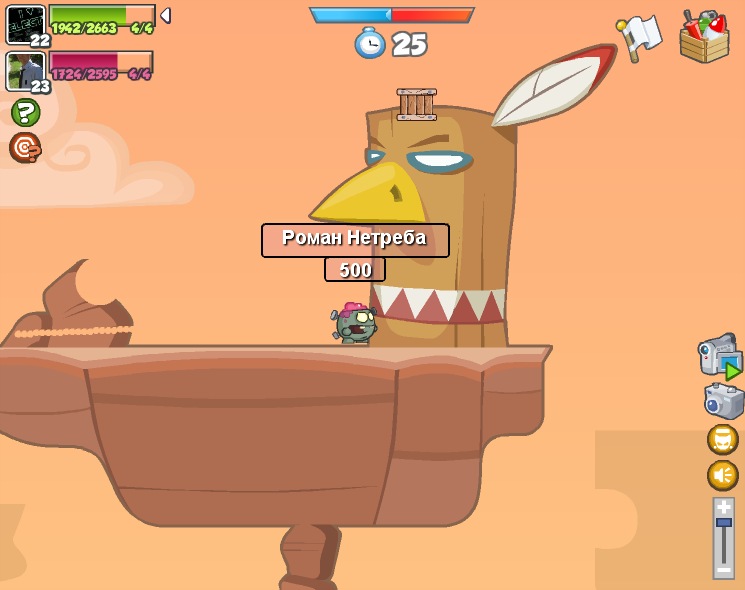This screenshot has height=590, width=745.
Task: Click the blue zoom slider handle
Action: 723,522
